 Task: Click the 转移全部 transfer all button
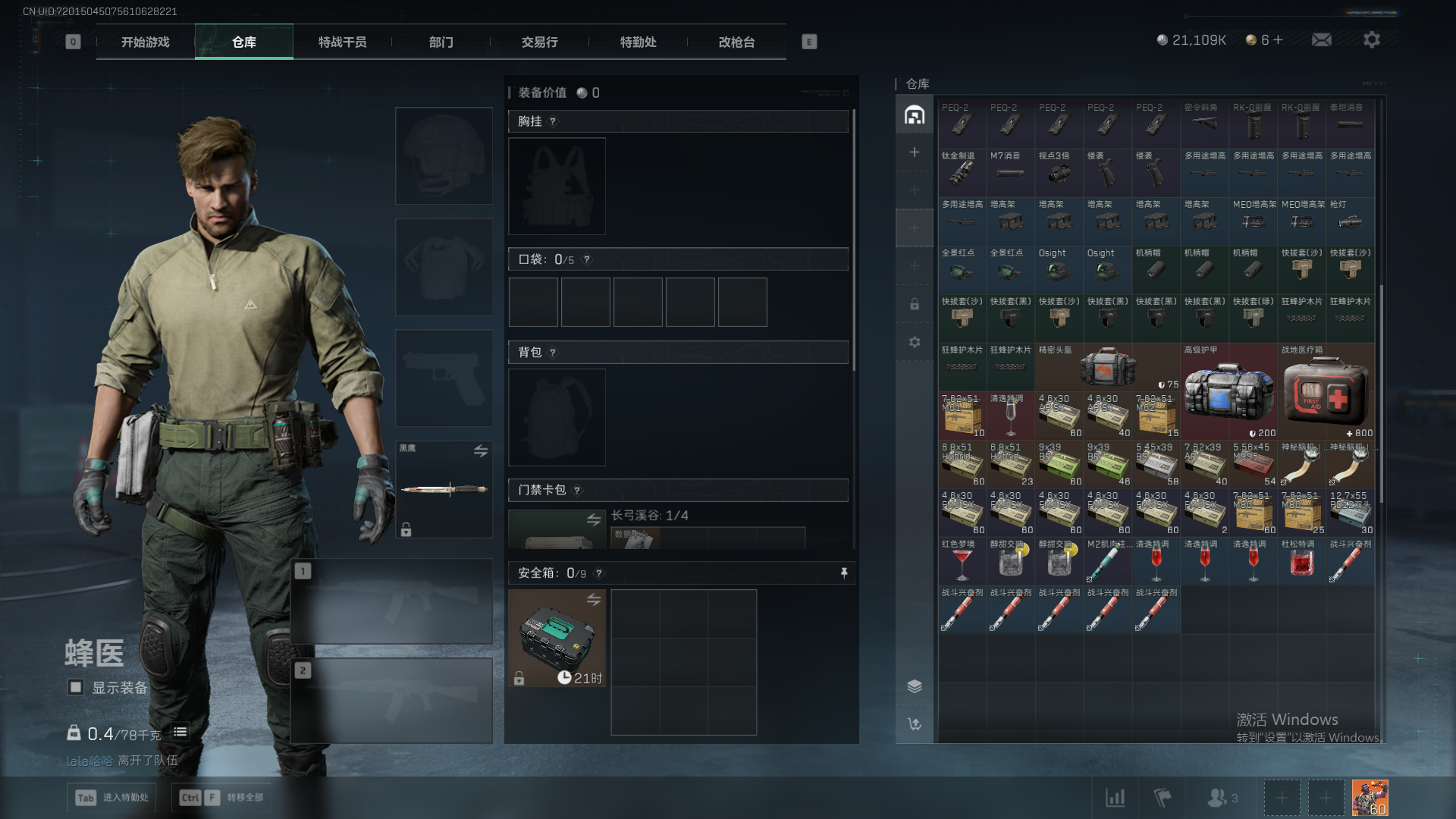[221, 797]
